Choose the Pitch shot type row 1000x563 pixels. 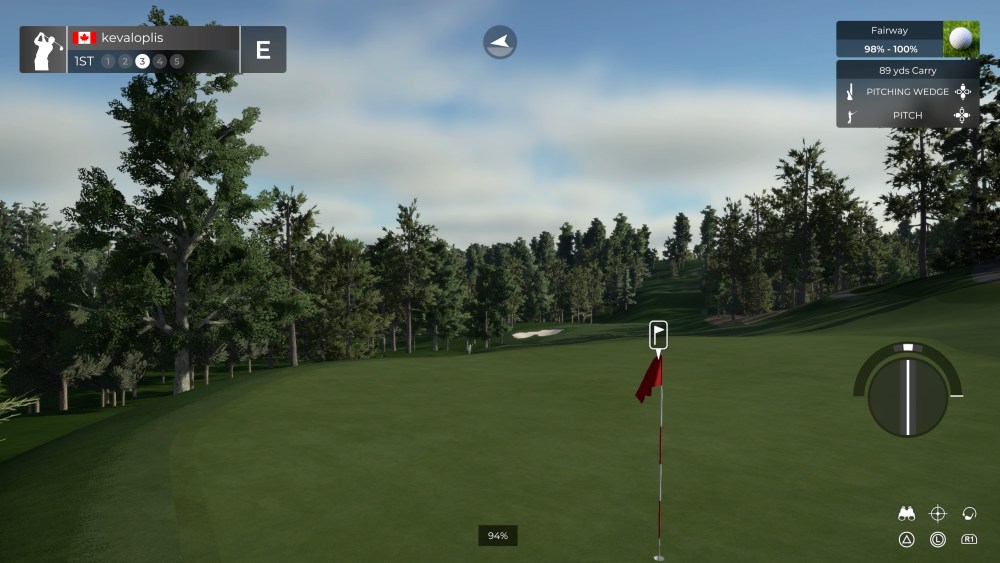click(908, 116)
